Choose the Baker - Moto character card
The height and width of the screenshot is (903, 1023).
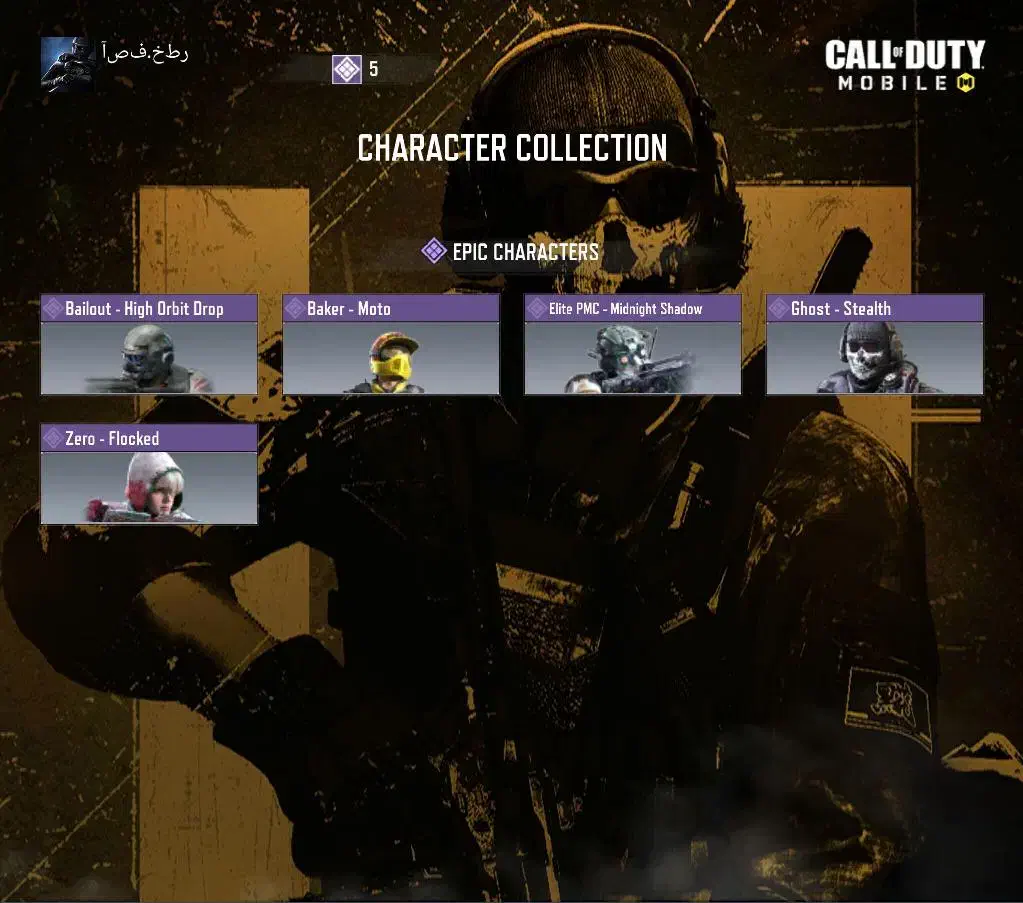(x=391, y=344)
